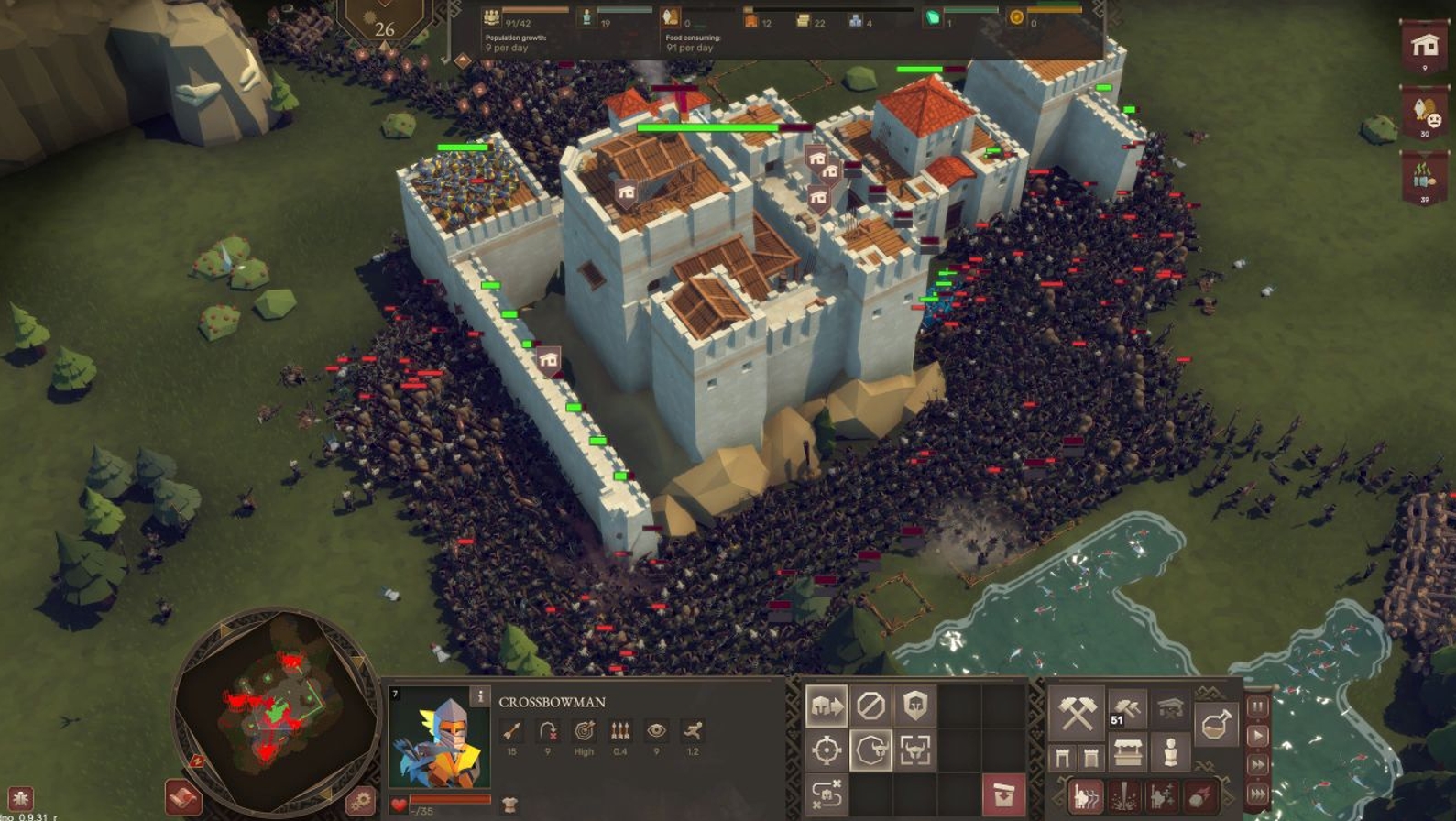Open the scroll map button by minimap
This screenshot has width=1456, height=821.
(182, 798)
